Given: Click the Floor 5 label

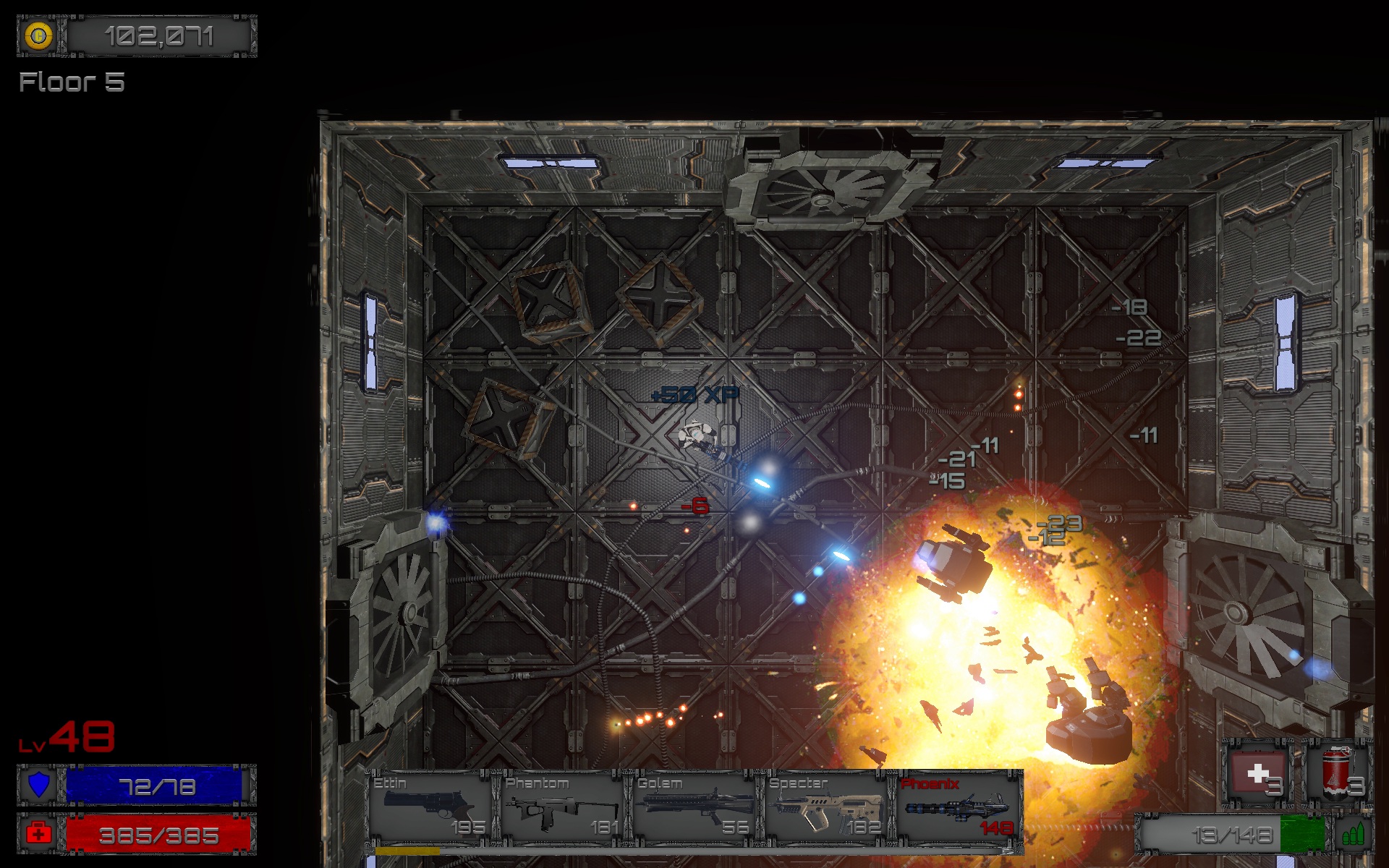Looking at the screenshot, I should [71, 83].
